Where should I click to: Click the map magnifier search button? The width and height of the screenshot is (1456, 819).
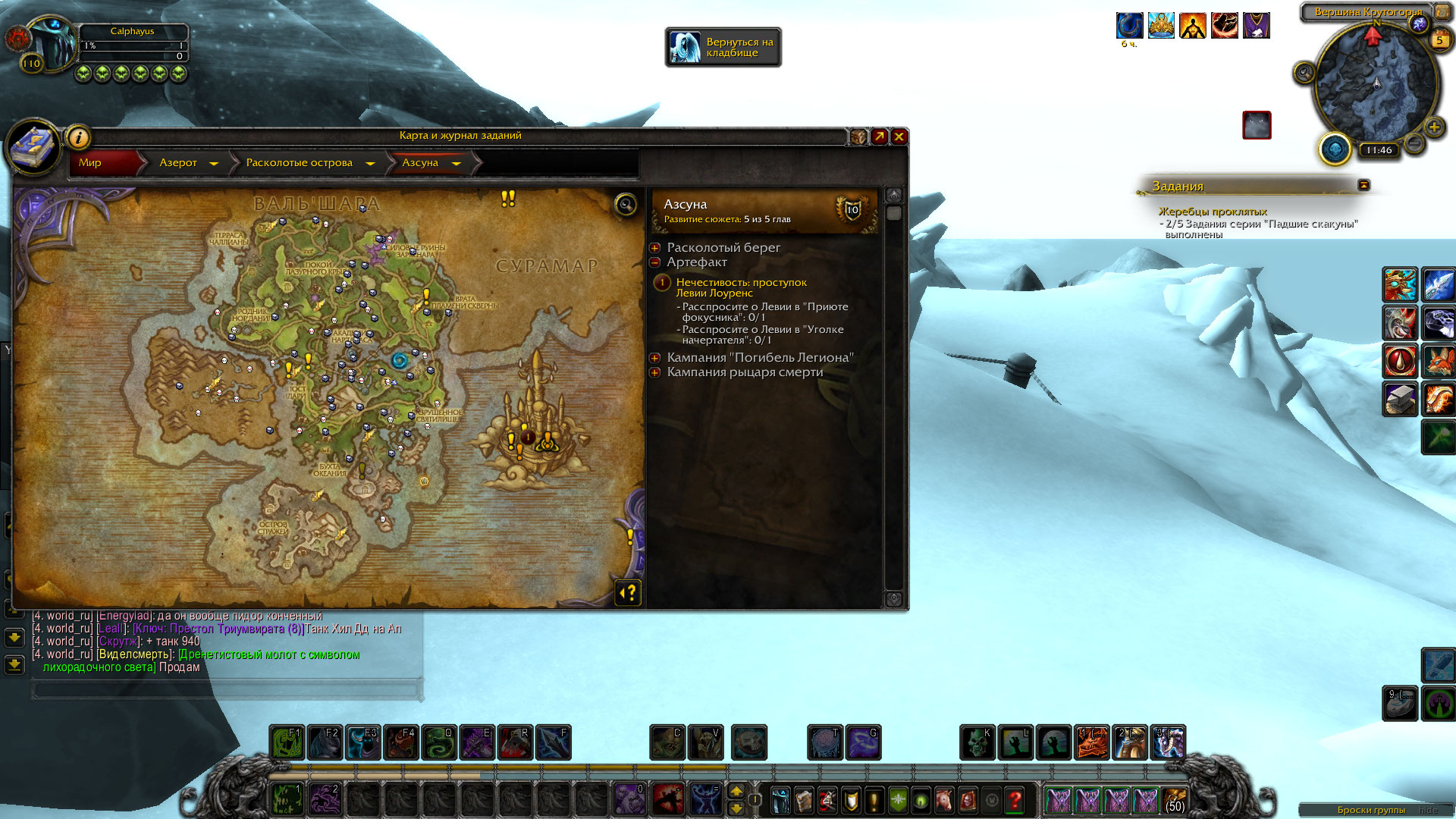click(x=626, y=204)
